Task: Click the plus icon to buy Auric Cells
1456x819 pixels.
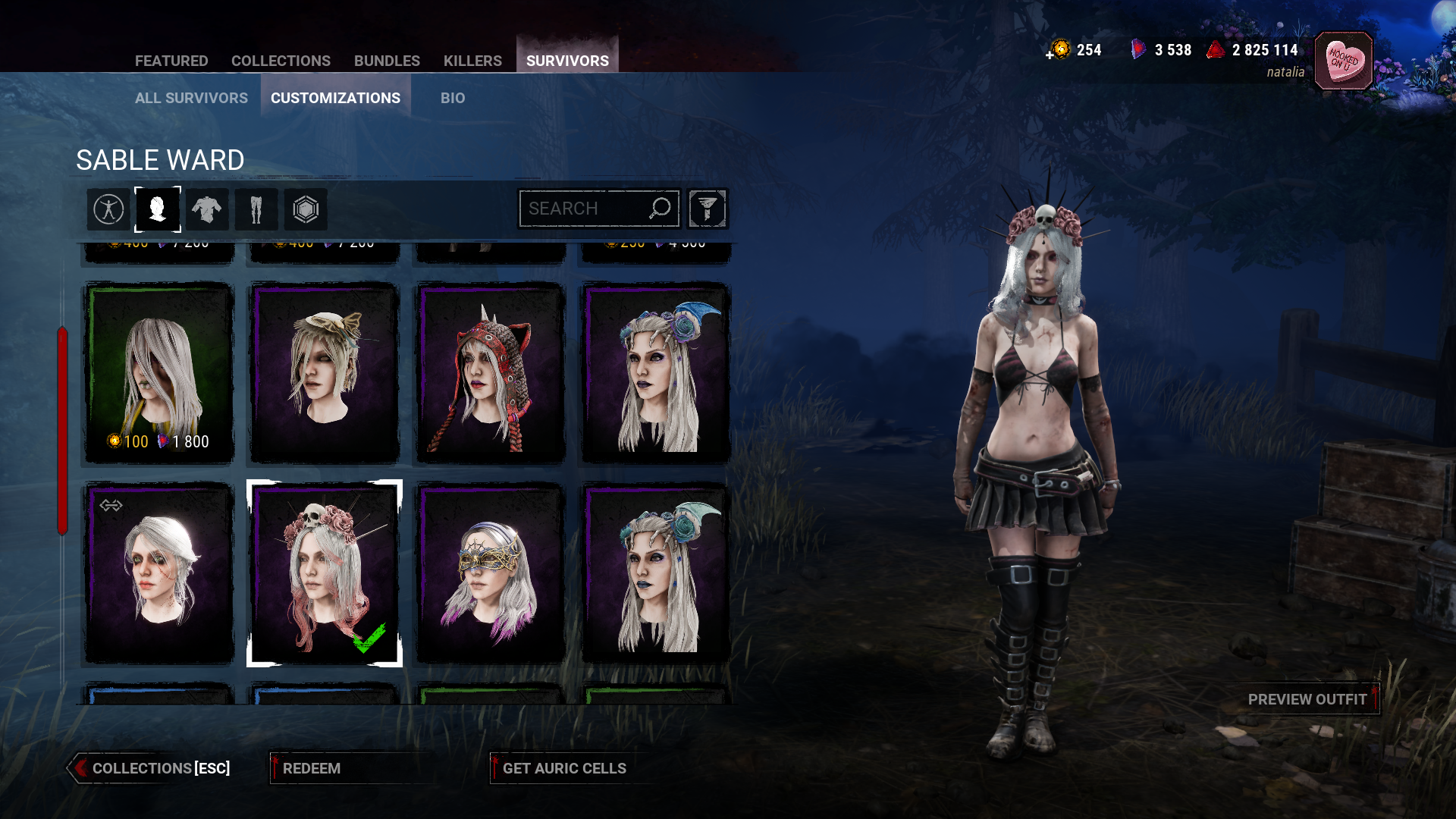Action: point(1049,52)
